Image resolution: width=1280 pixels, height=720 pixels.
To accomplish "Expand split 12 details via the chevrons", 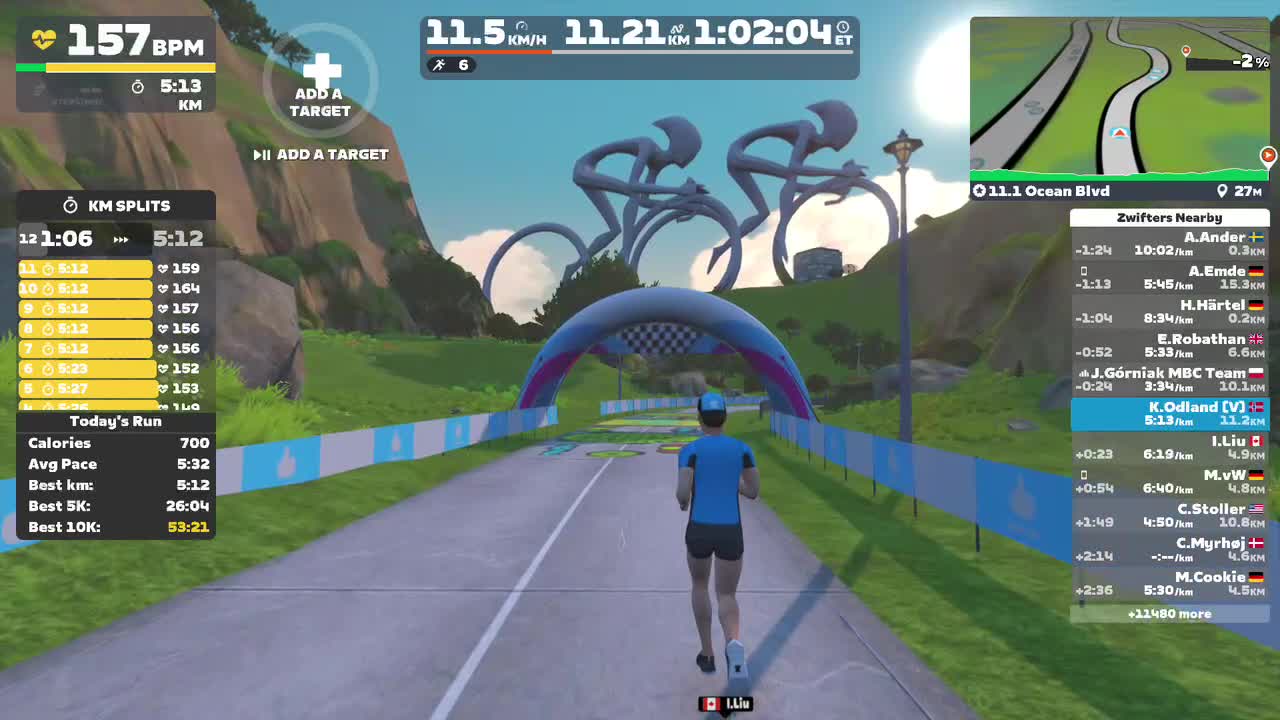I will point(120,239).
